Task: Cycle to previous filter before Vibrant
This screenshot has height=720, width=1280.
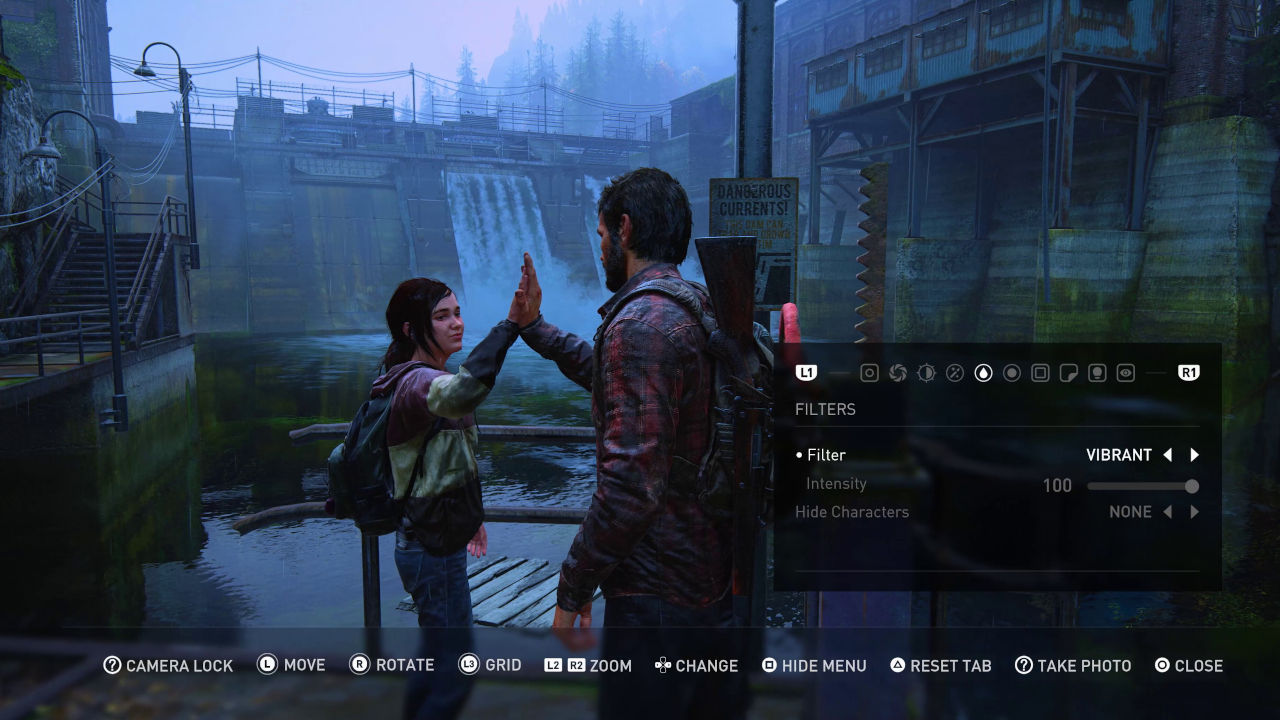Action: 1167,455
